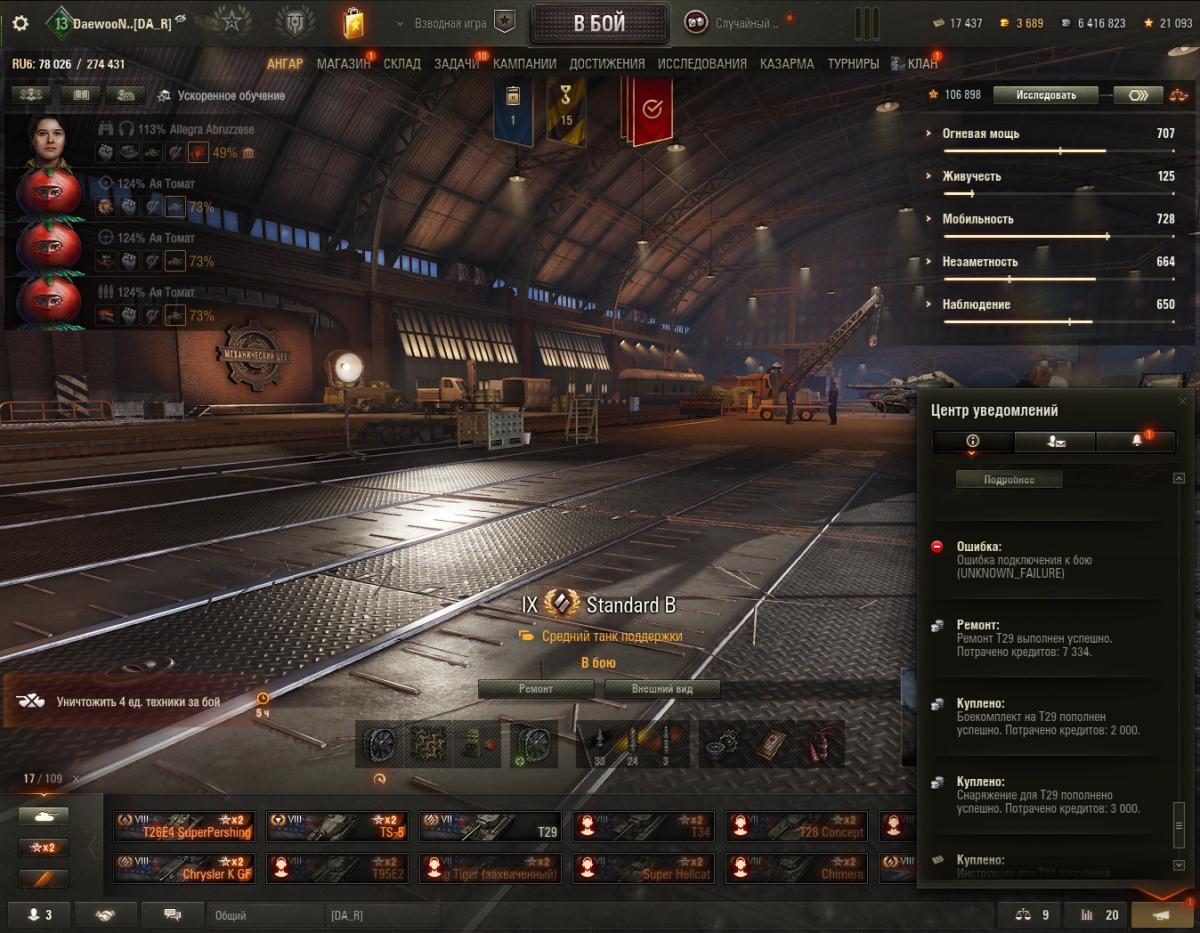Switch to the КАЗАРМА tab
The image size is (1200, 933).
(x=786, y=63)
